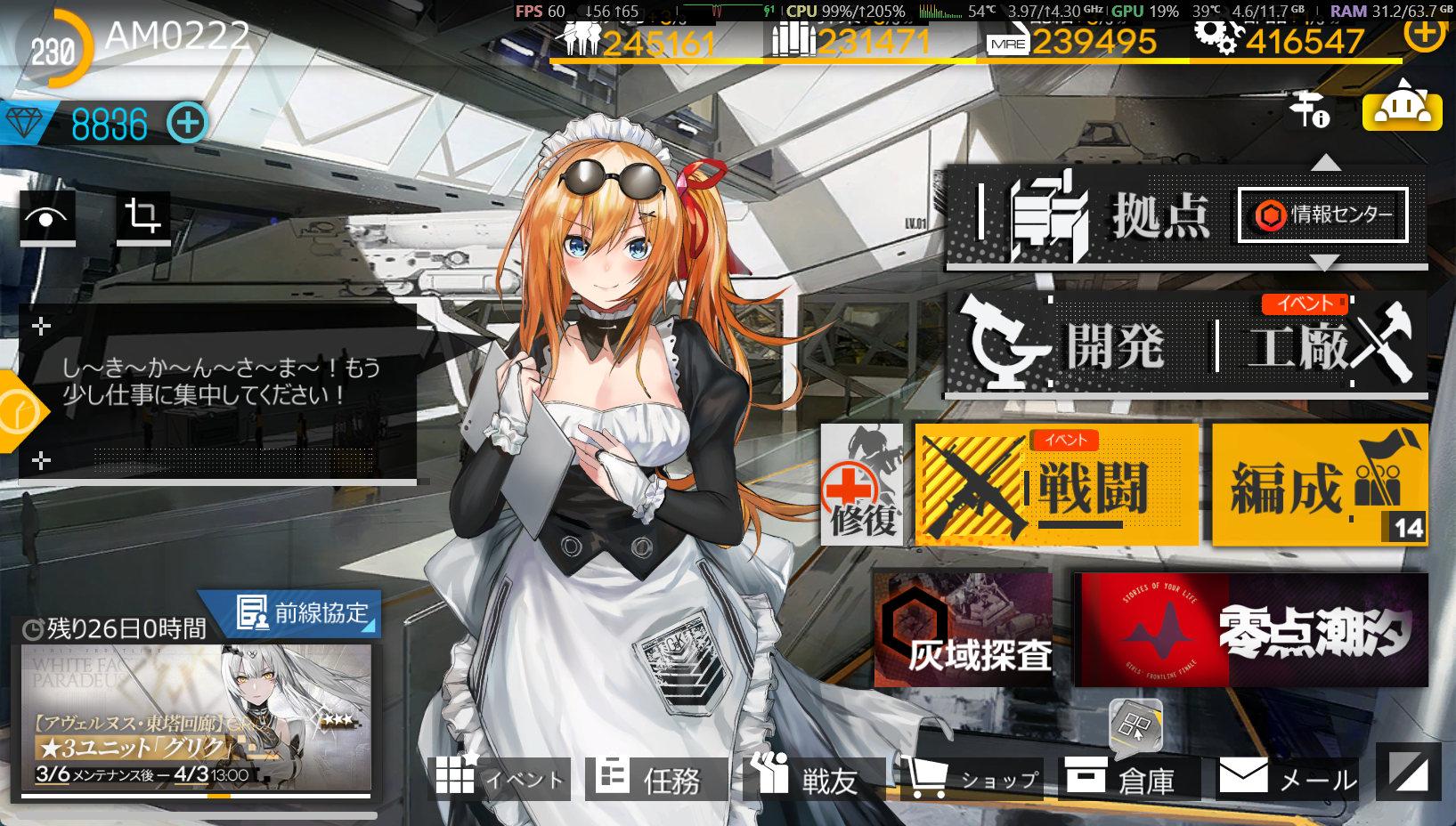Open the 灰域探査 exploration banner
Viewport: 1456px width, 826px height.
click(x=963, y=630)
